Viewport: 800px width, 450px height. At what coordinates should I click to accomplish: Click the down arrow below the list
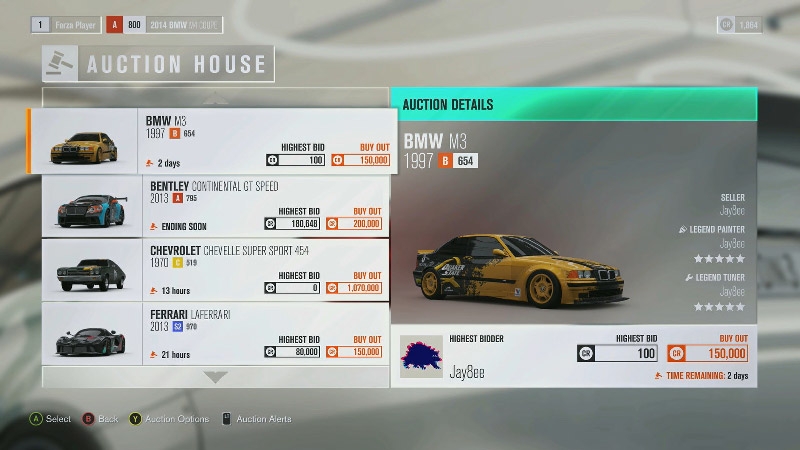[216, 377]
